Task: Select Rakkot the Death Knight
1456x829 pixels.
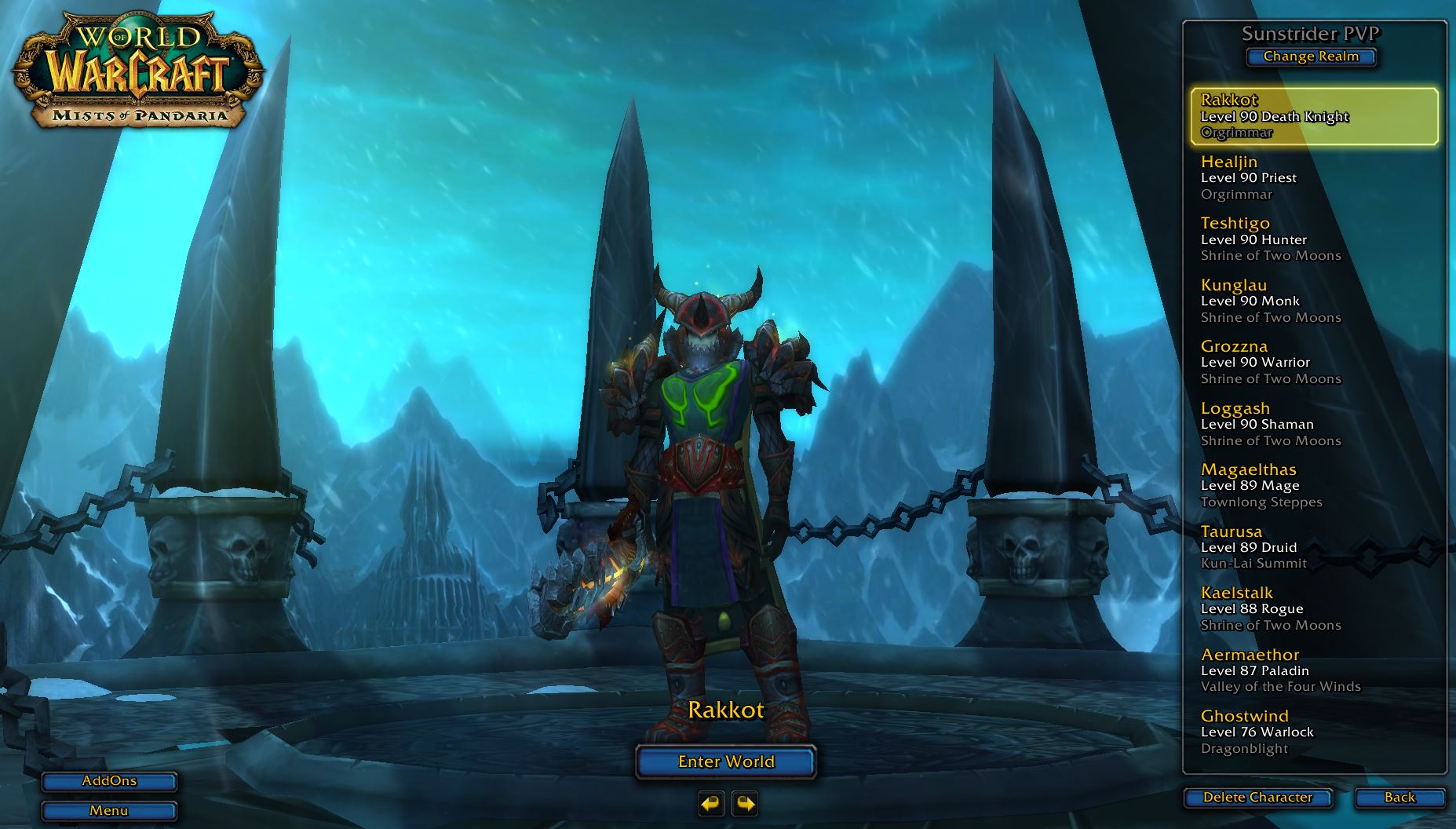Action: [1314, 116]
